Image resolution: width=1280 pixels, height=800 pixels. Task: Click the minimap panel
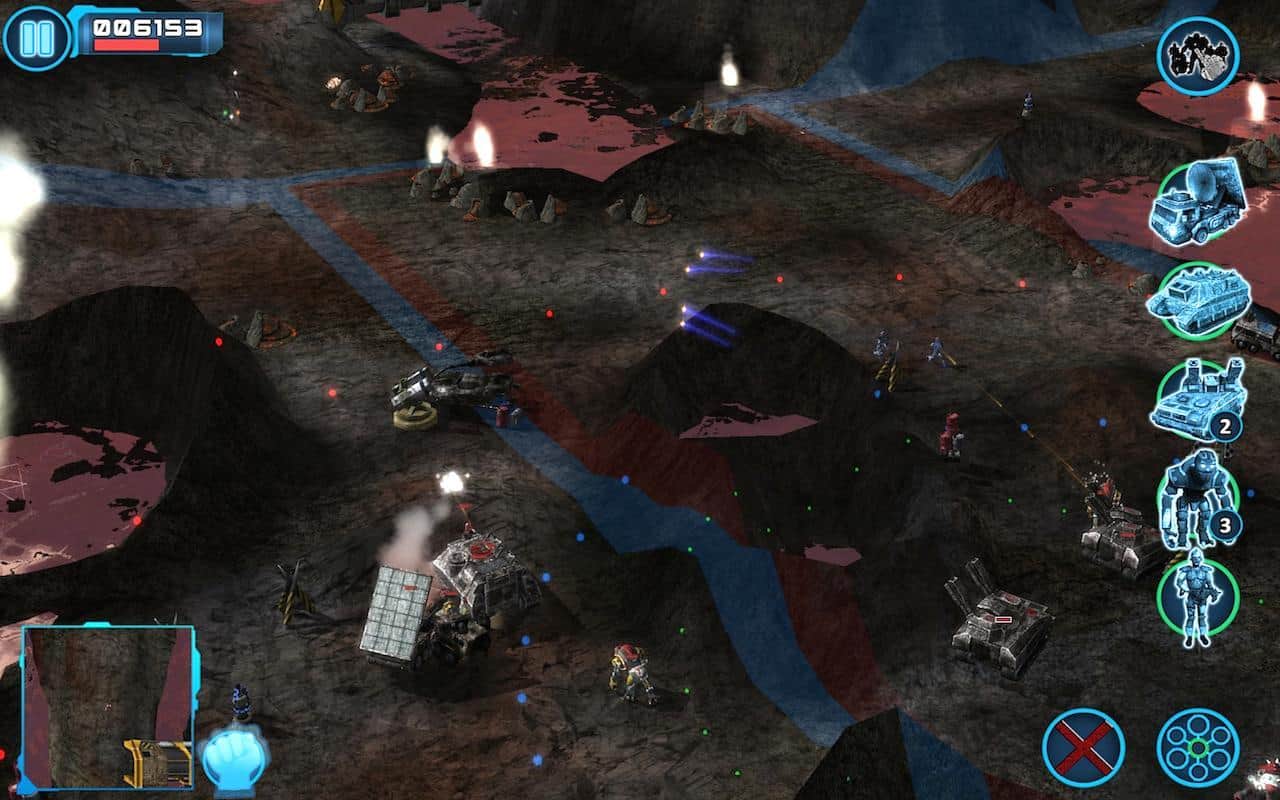point(108,706)
